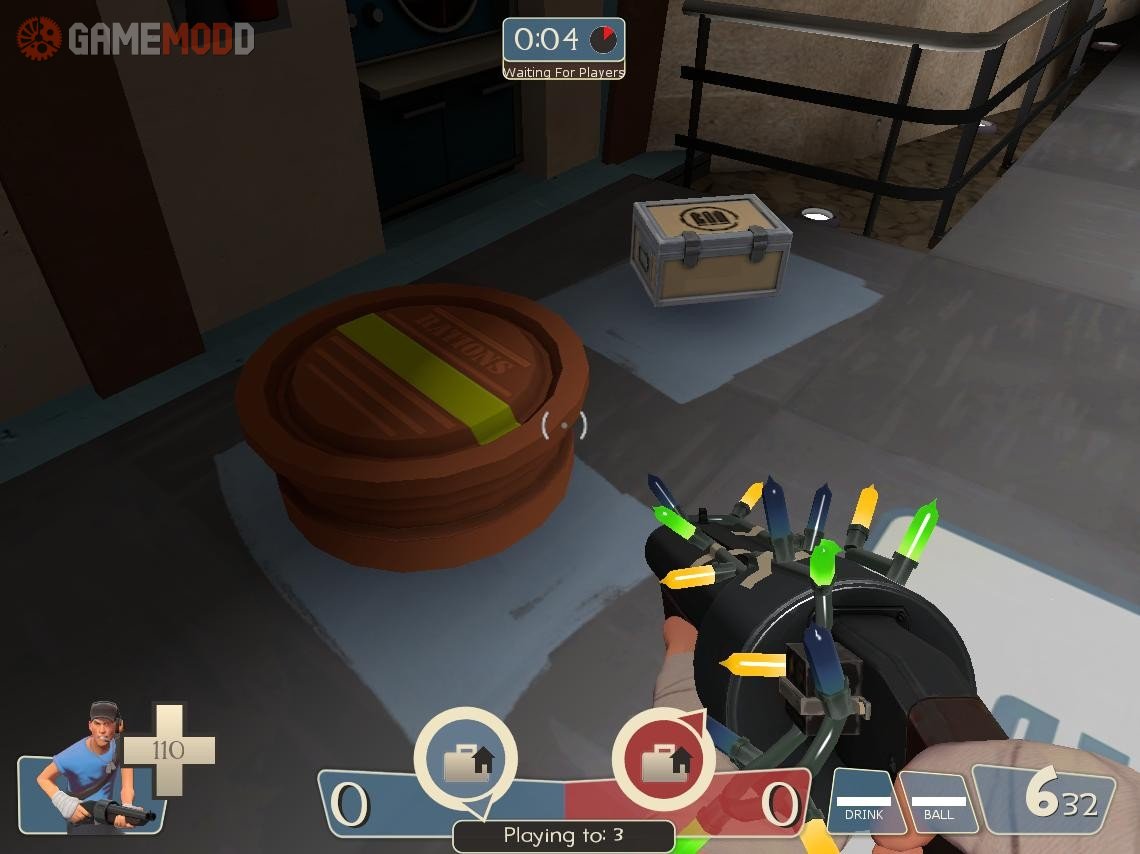Click the blue team intelligence briefcase icon

[x=466, y=760]
